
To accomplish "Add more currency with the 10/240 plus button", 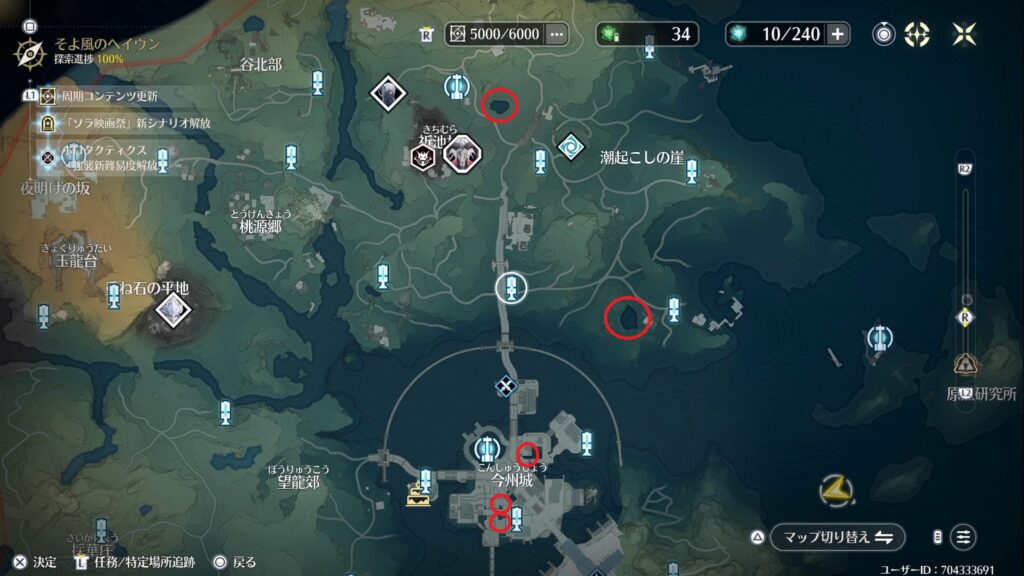I will [837, 34].
